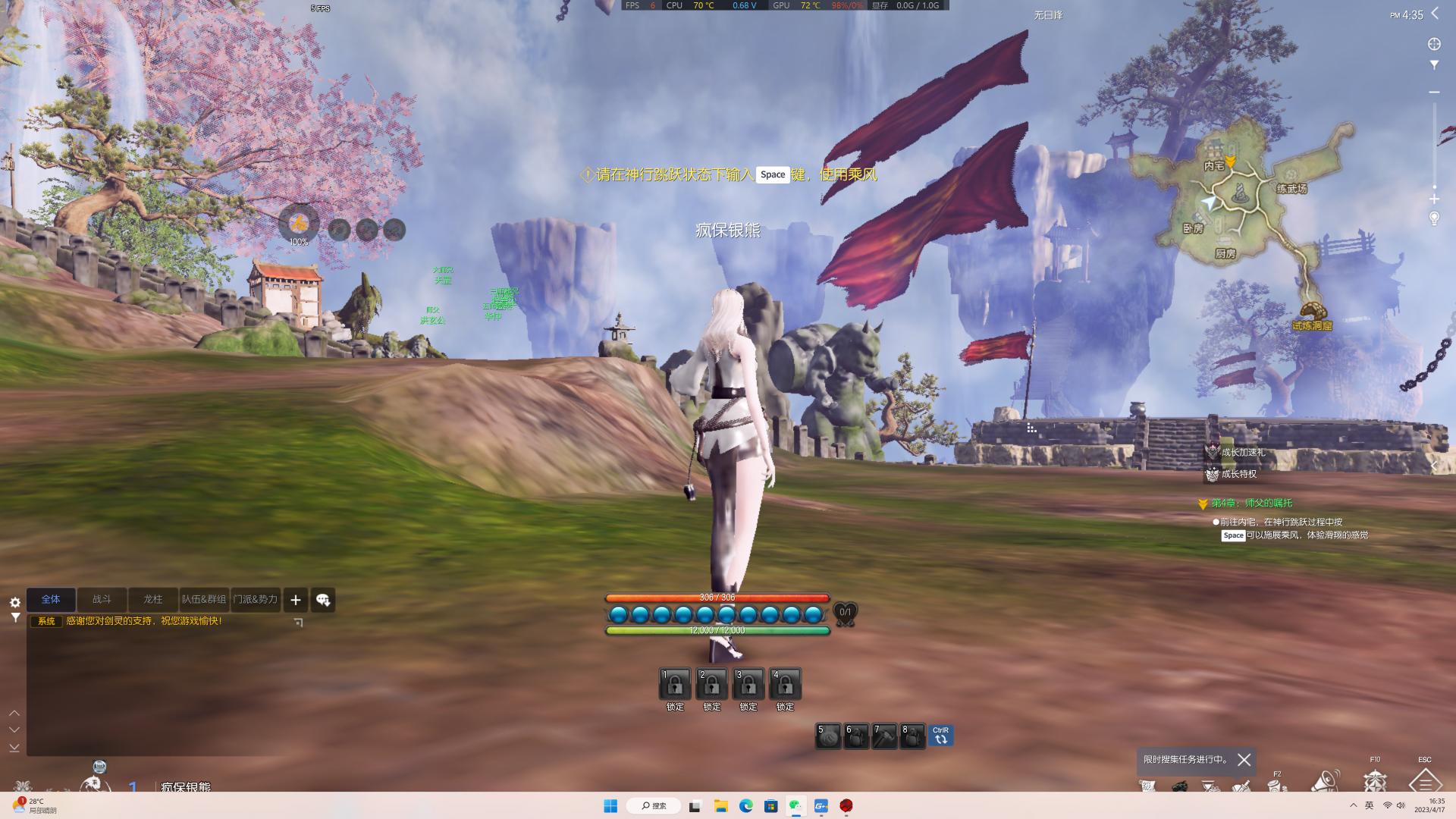Switch to the 战斗 chat tab
Image resolution: width=1456 pixels, height=819 pixels.
[102, 599]
